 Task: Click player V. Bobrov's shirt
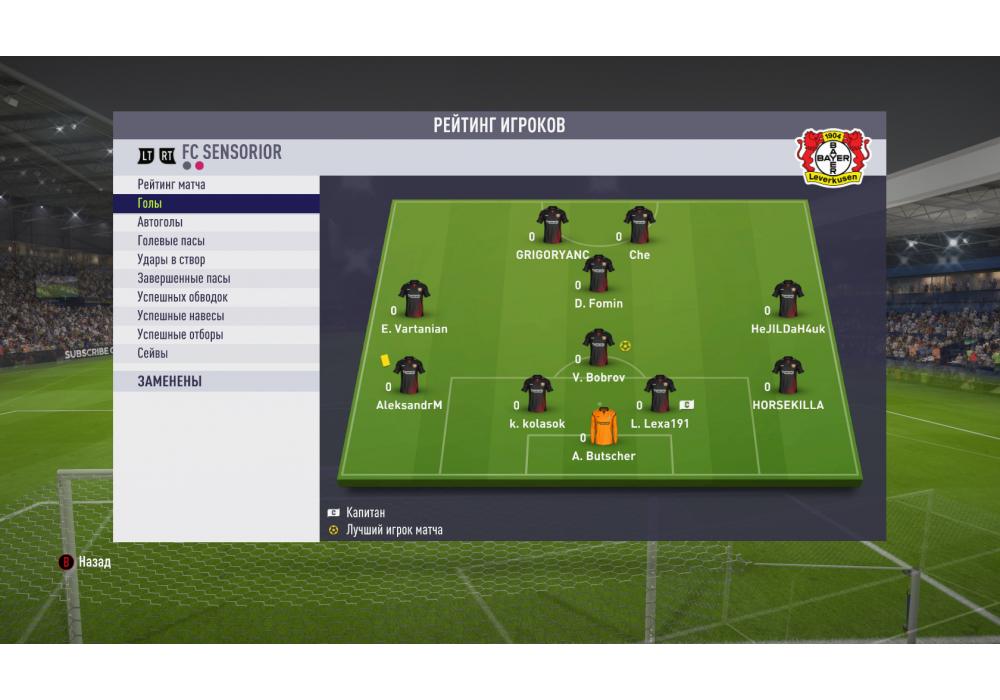tap(598, 348)
